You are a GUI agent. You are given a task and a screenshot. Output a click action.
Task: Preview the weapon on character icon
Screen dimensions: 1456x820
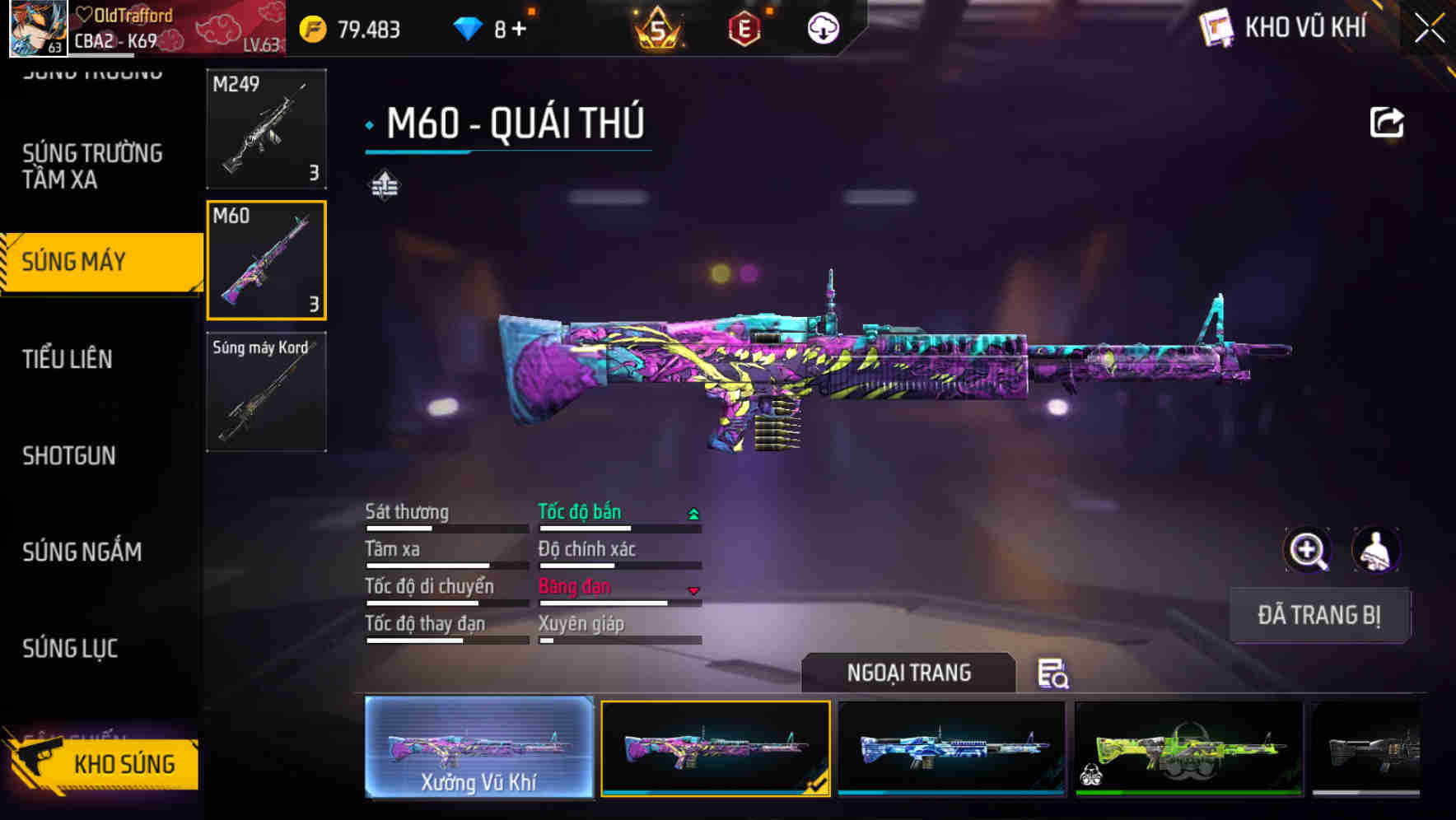pyautogui.click(x=1375, y=550)
